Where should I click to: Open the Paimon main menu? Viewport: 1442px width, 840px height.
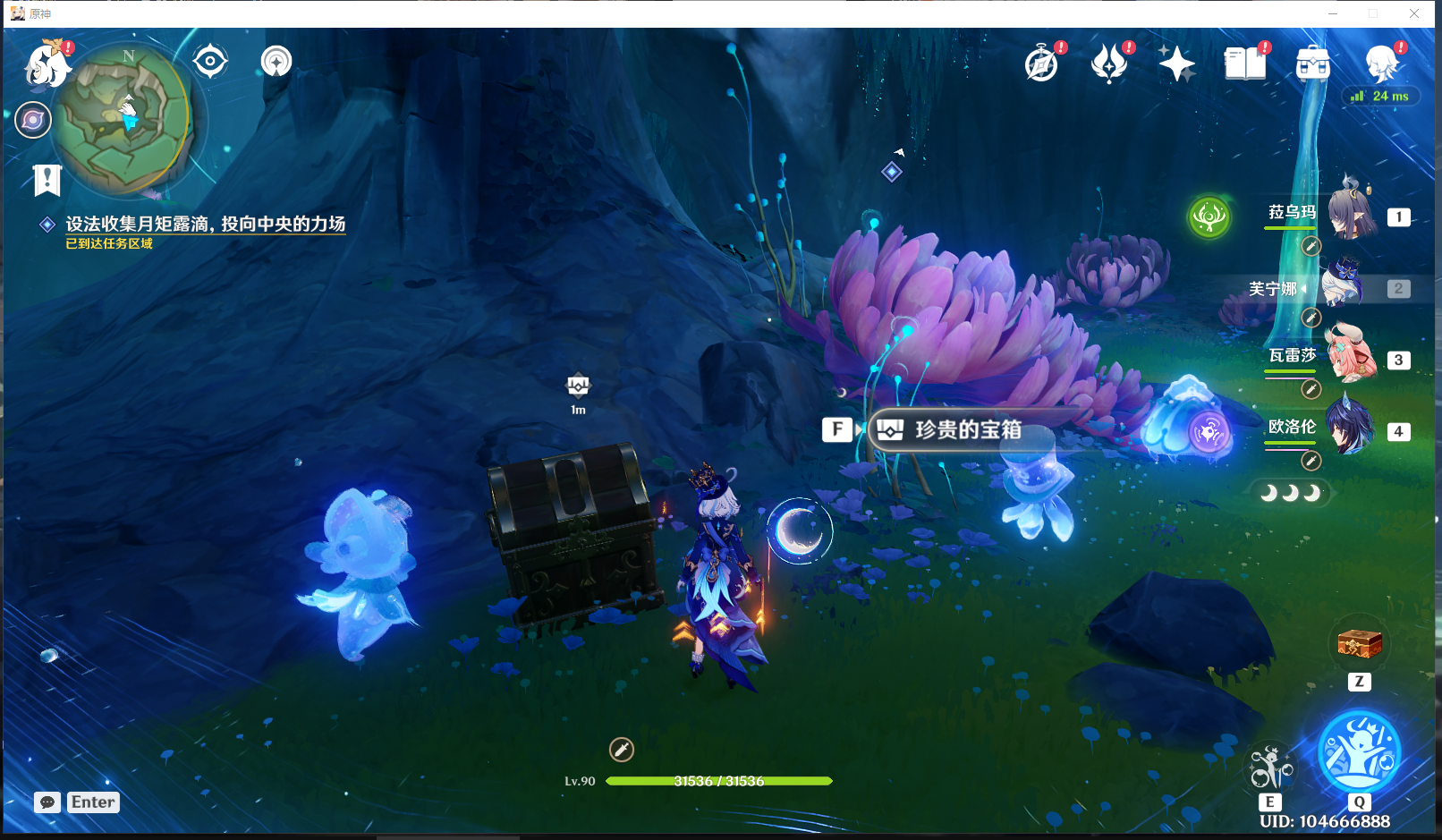[x=47, y=64]
